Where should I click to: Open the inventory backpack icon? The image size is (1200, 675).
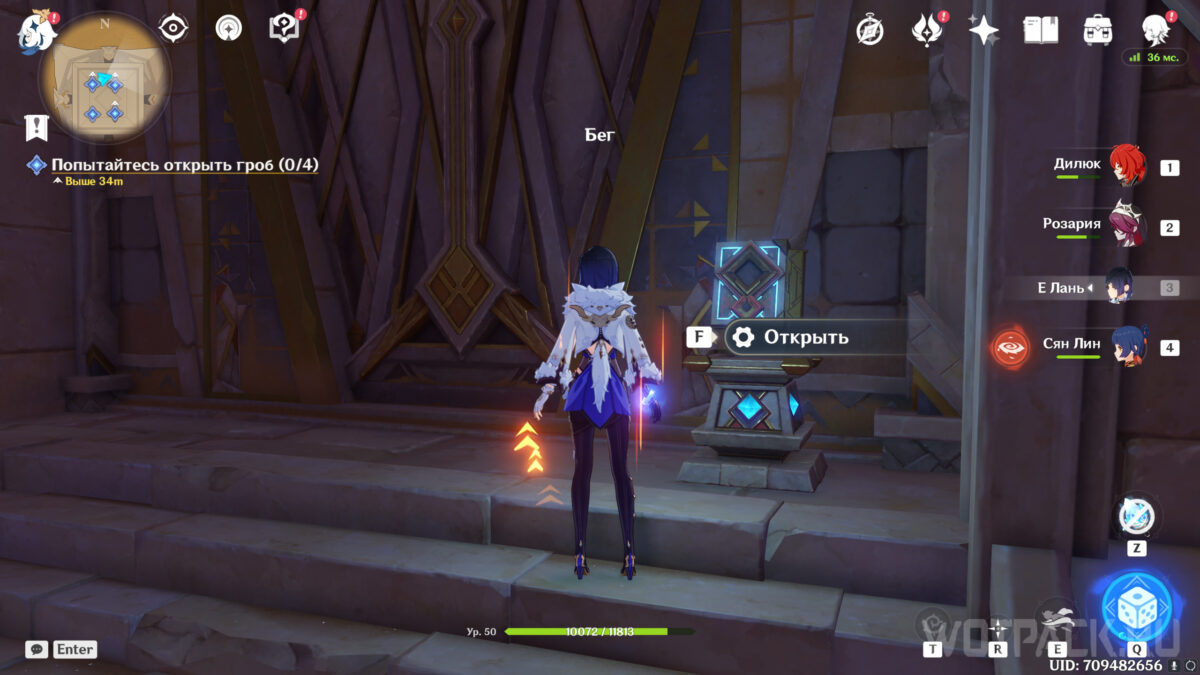(x=1098, y=30)
